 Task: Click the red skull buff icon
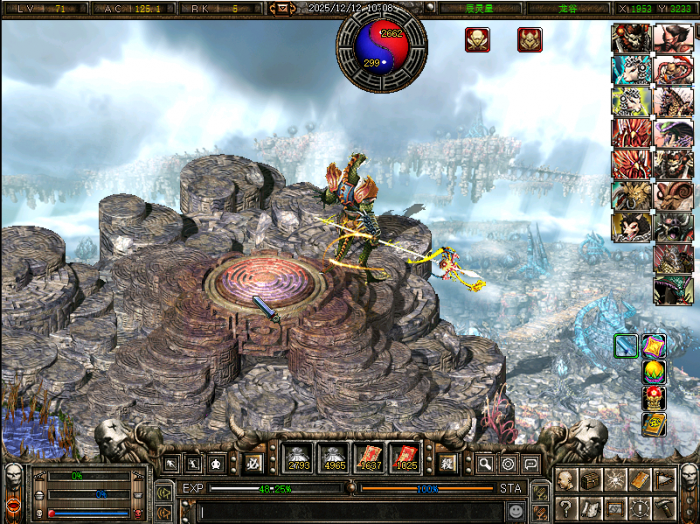tap(477, 40)
